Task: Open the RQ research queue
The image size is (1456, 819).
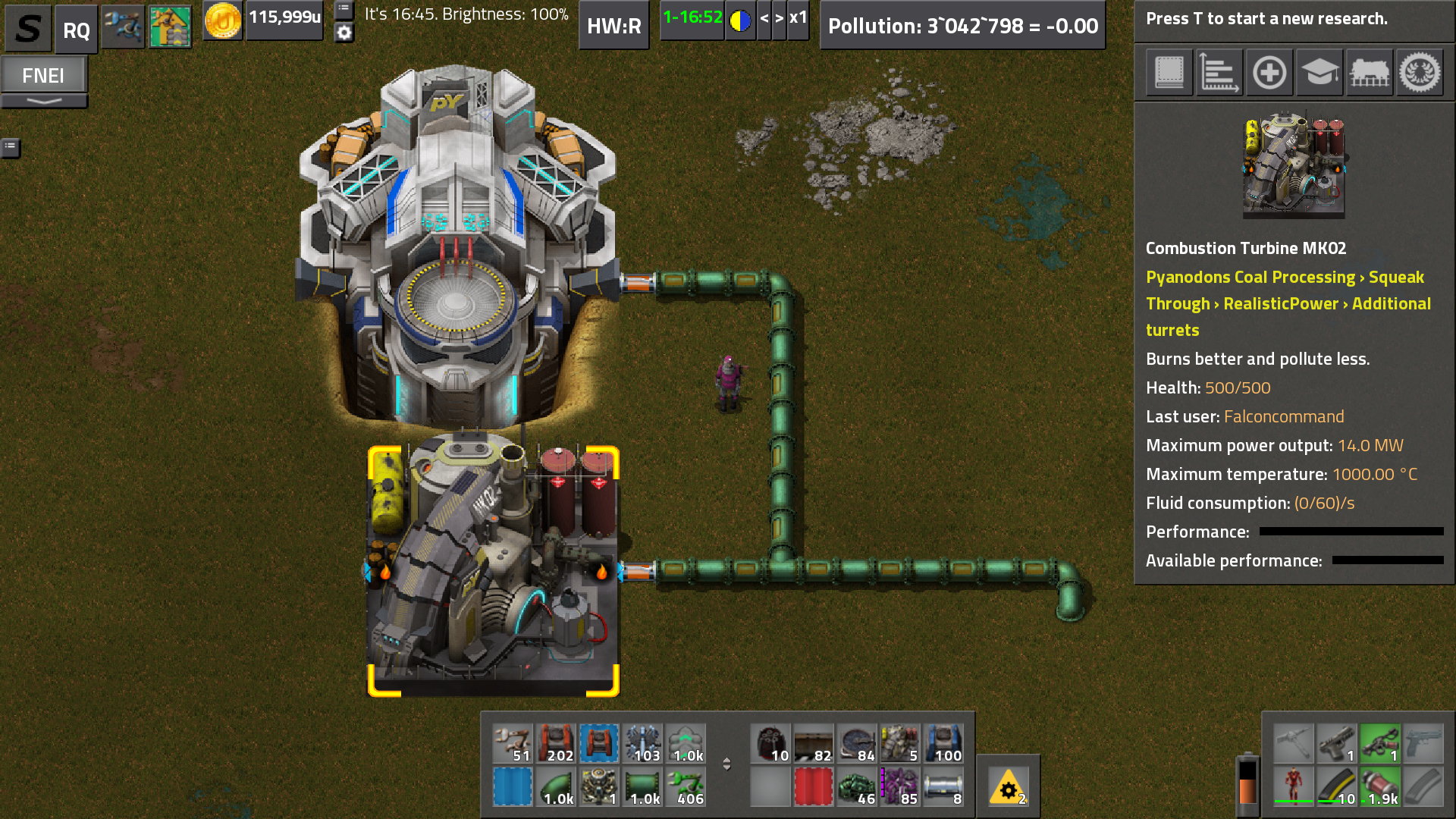Action: 76,30
